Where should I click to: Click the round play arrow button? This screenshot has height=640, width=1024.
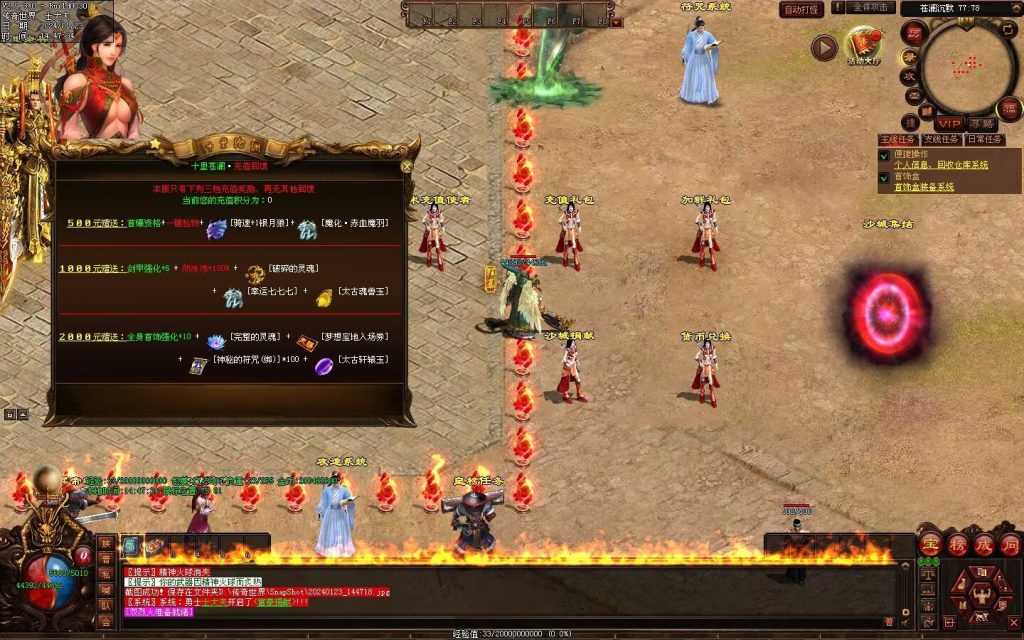click(824, 48)
